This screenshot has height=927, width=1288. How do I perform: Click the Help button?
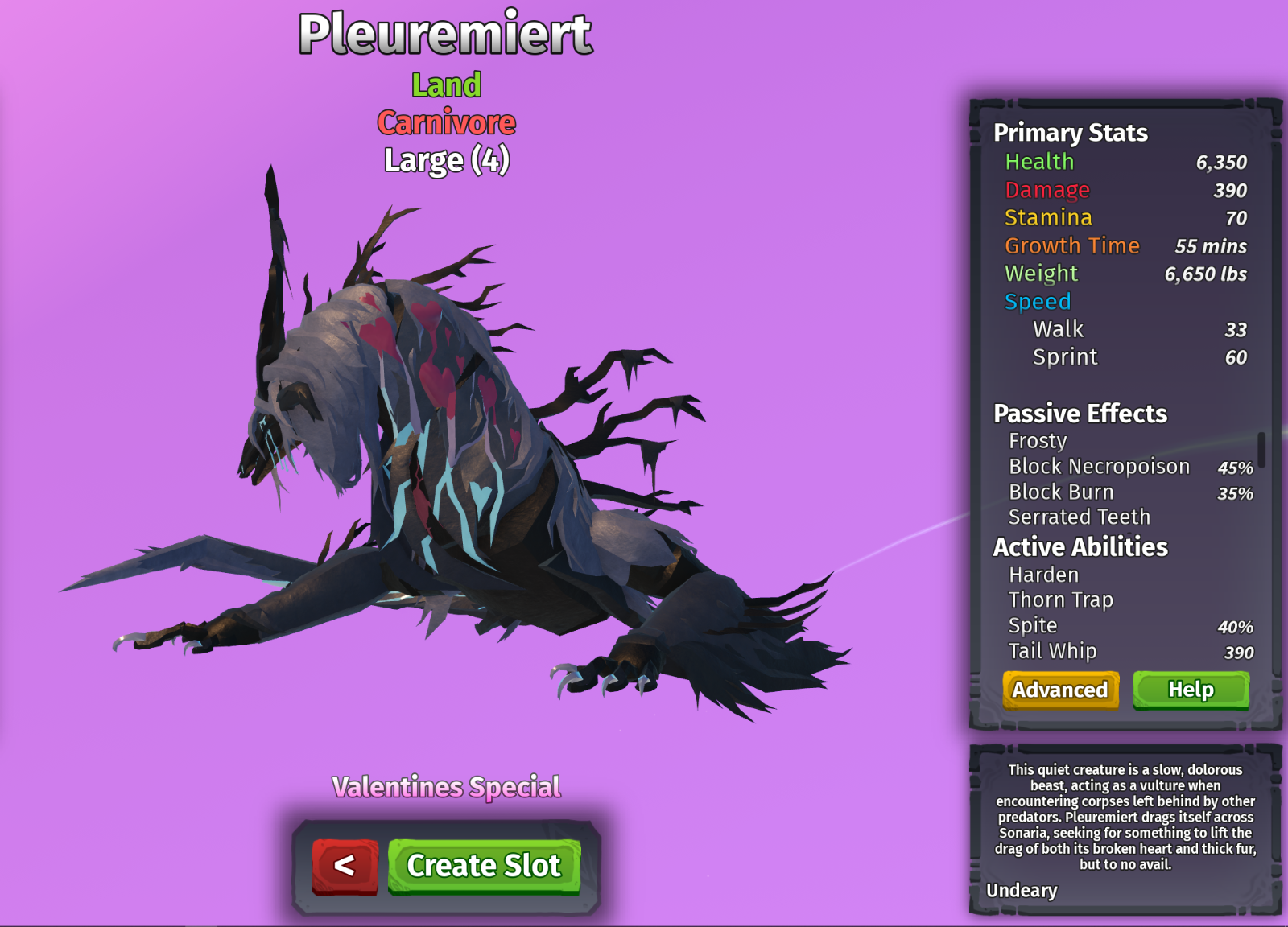pyautogui.click(x=1190, y=690)
